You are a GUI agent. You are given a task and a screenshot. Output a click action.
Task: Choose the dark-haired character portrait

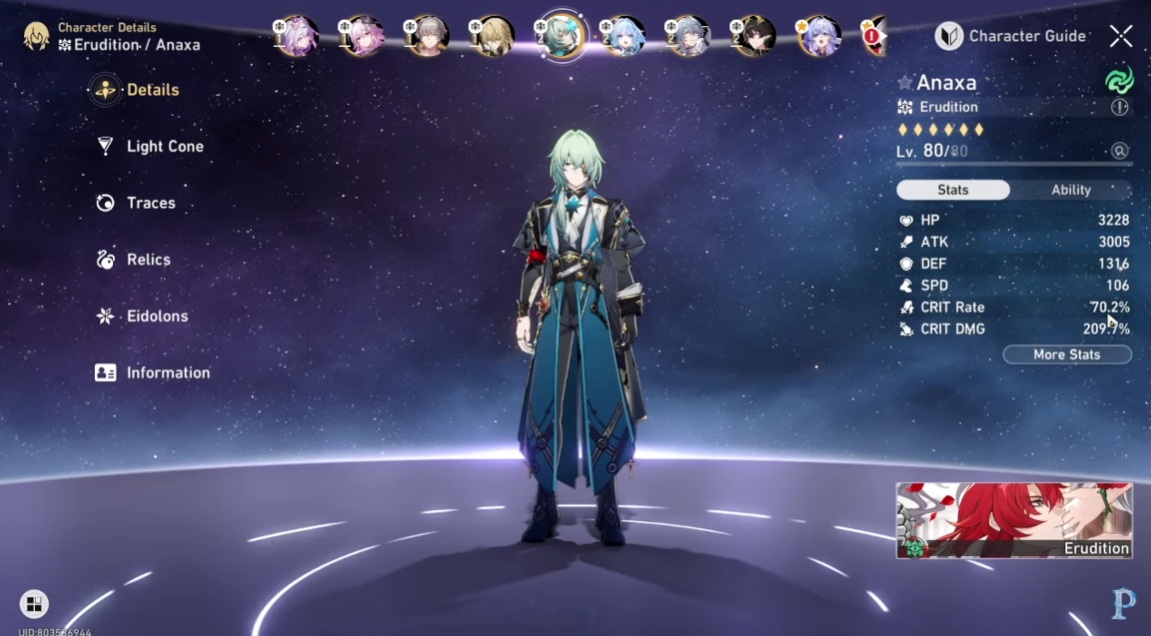pyautogui.click(x=752, y=36)
